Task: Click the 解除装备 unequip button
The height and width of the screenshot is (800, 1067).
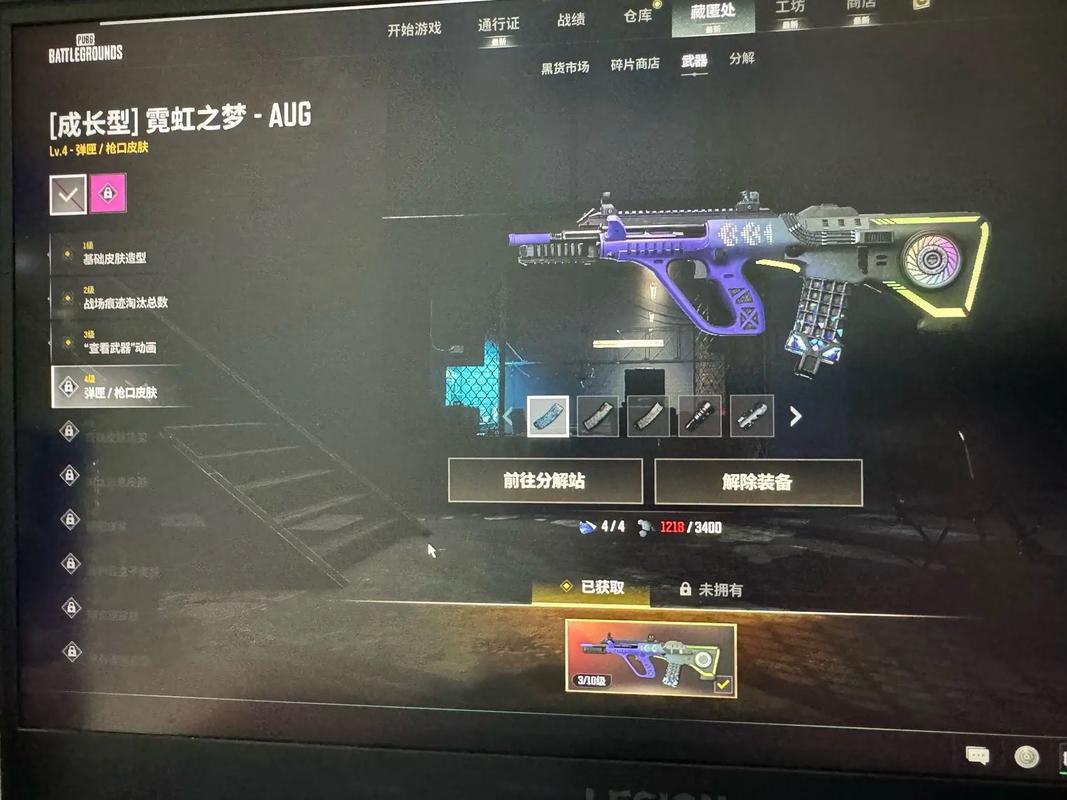Action: tap(757, 482)
